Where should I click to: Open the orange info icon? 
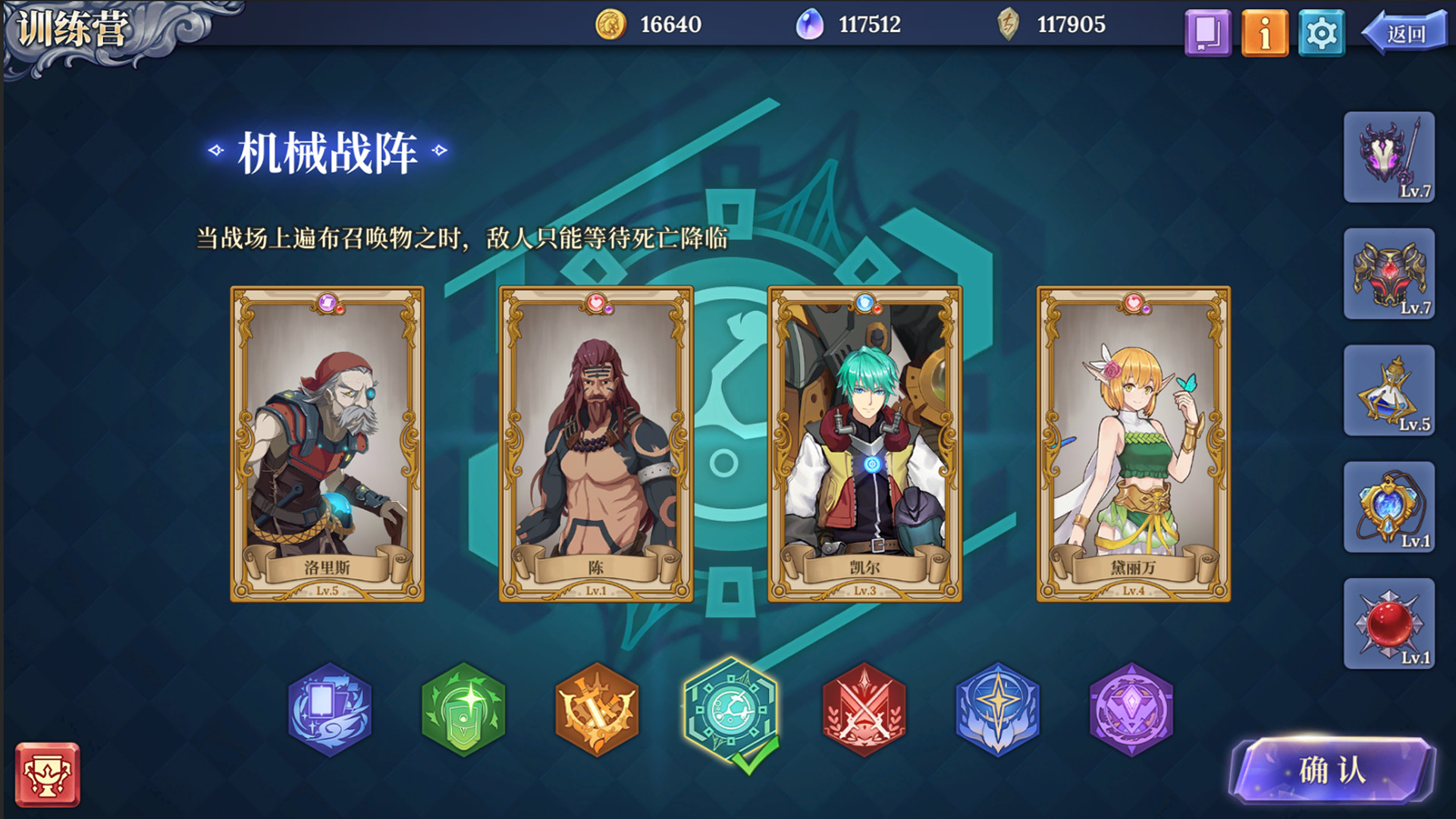point(1265,32)
